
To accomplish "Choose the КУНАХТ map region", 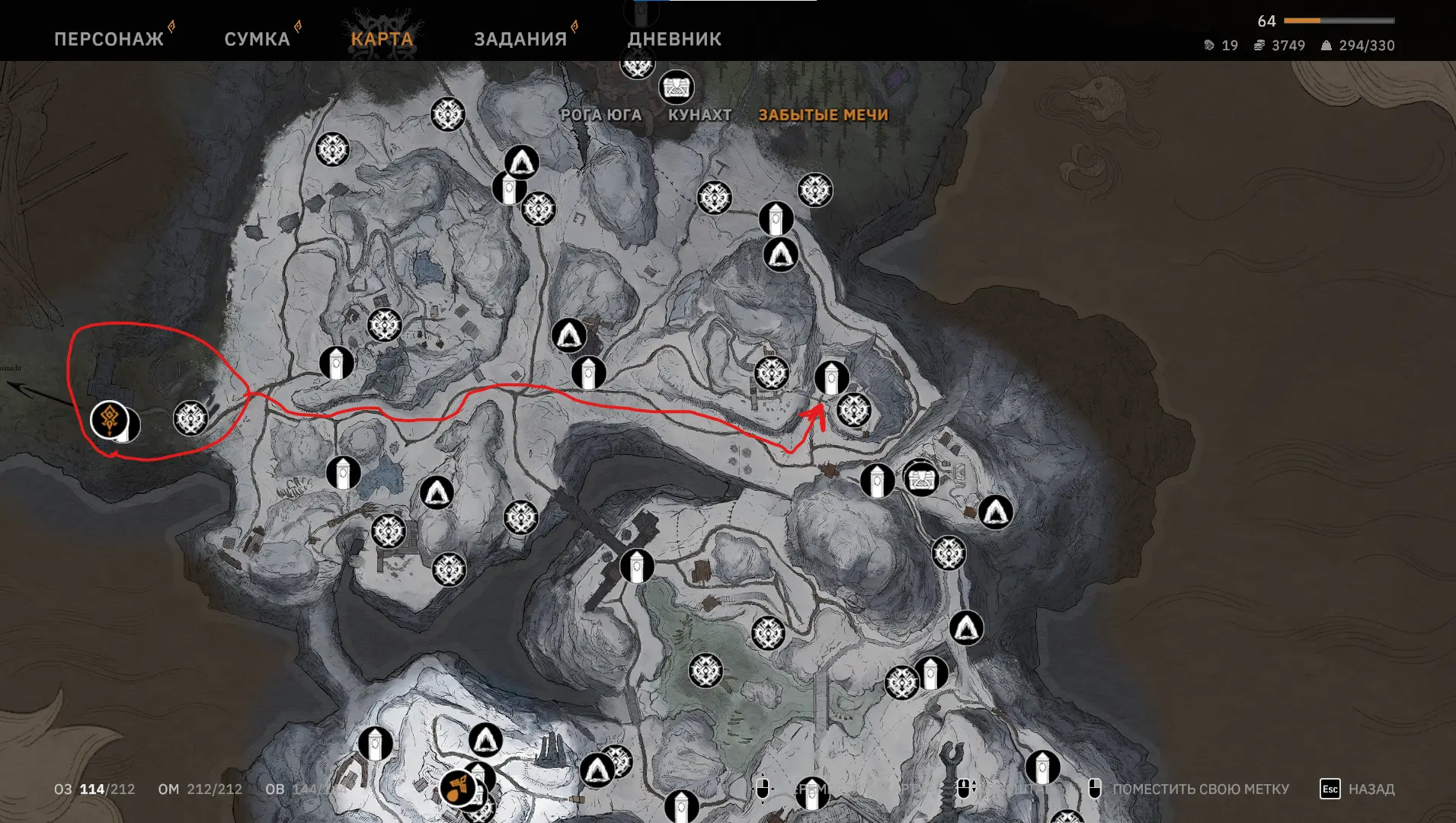I will point(699,115).
